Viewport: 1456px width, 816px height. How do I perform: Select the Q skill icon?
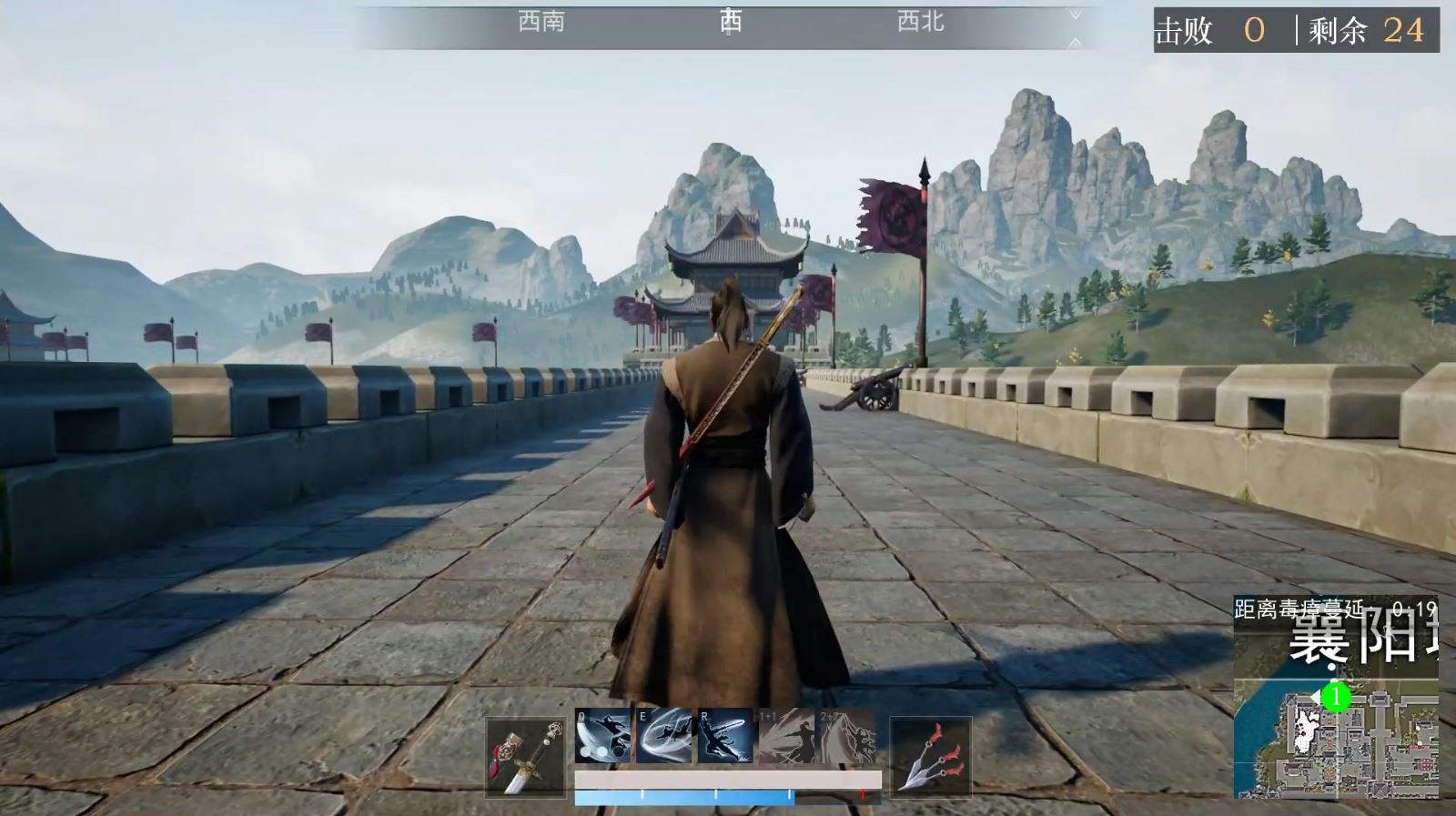tap(601, 735)
